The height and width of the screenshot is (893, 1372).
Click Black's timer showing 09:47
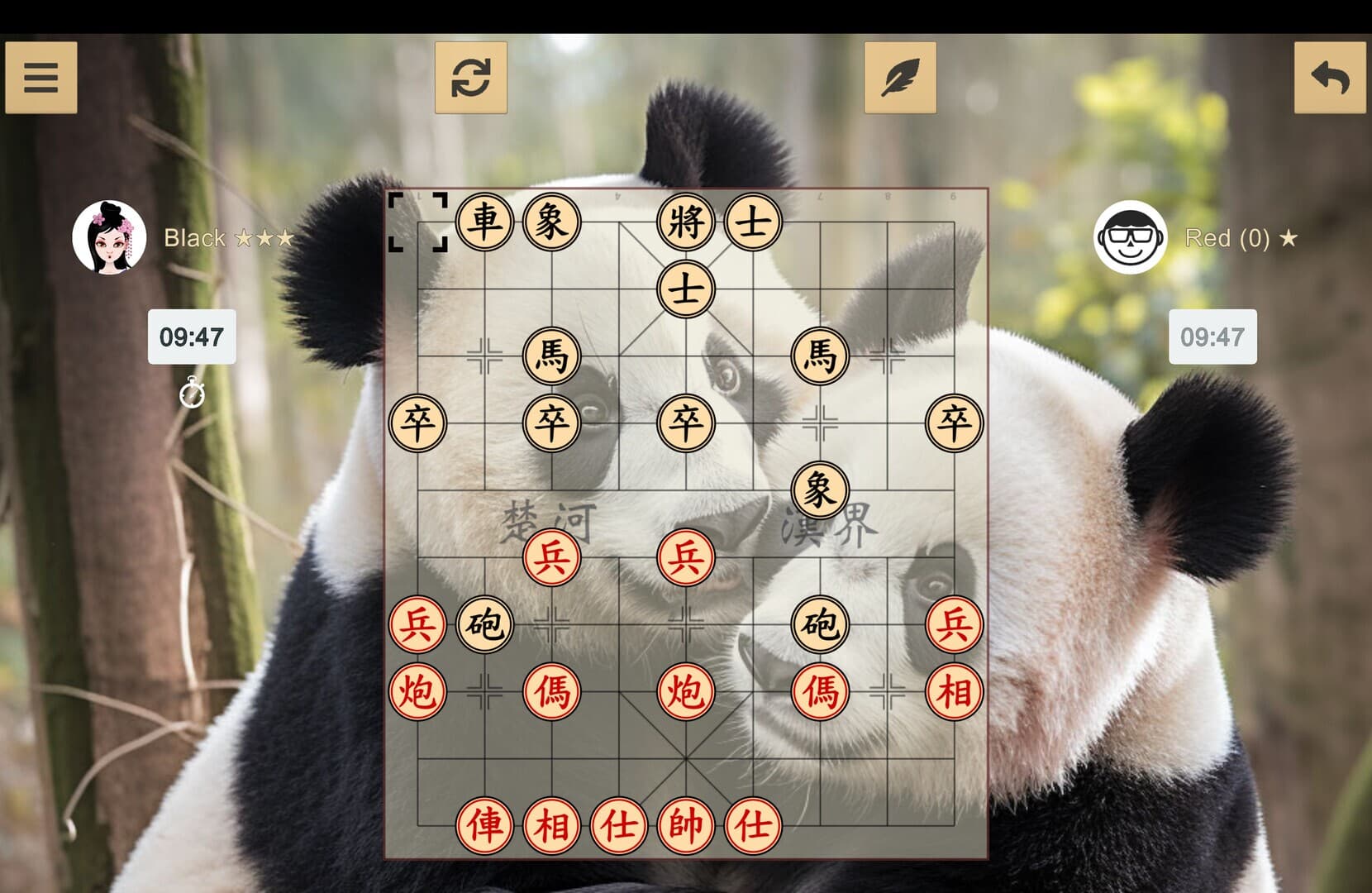click(x=192, y=337)
